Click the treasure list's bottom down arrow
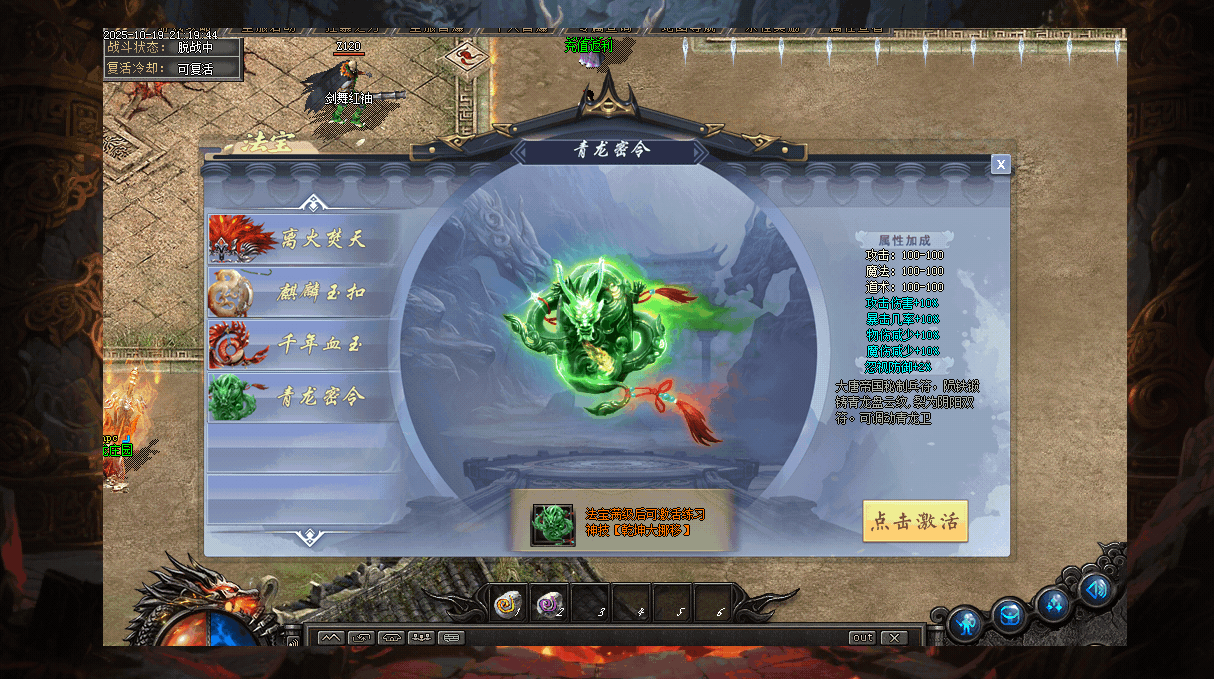The image size is (1214, 679). [310, 538]
